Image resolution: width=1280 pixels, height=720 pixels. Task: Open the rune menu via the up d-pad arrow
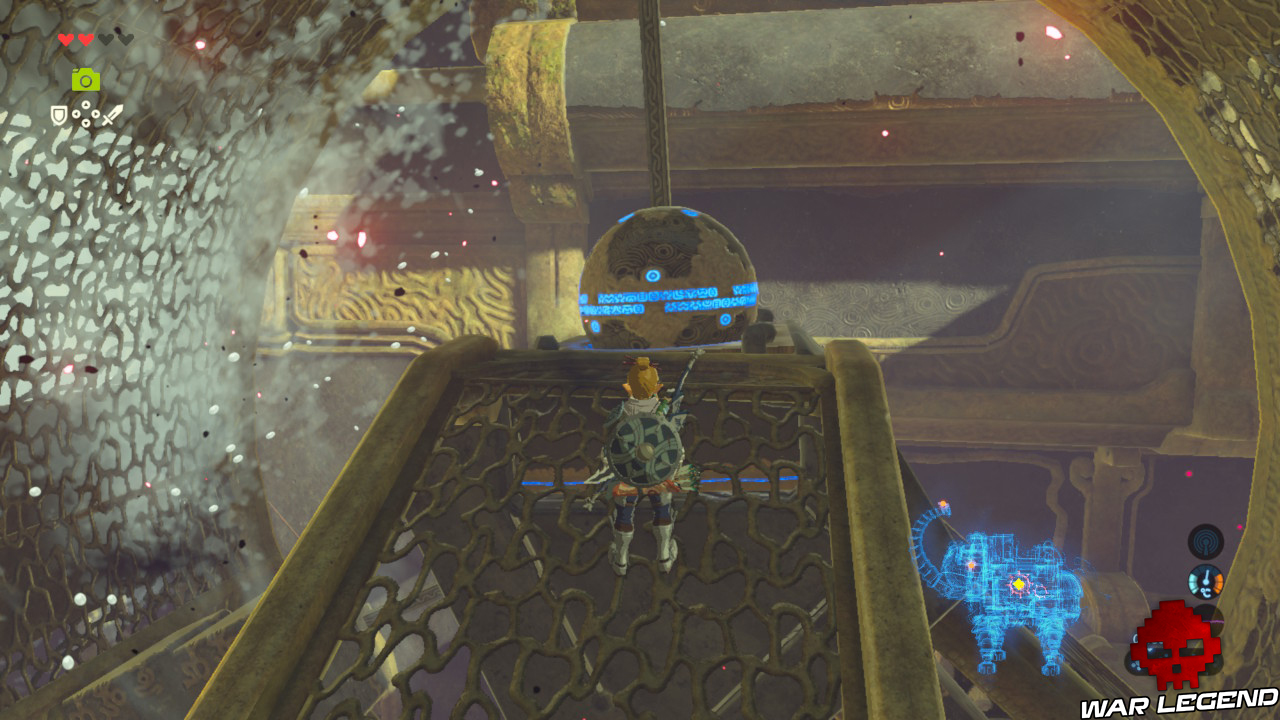[x=85, y=103]
